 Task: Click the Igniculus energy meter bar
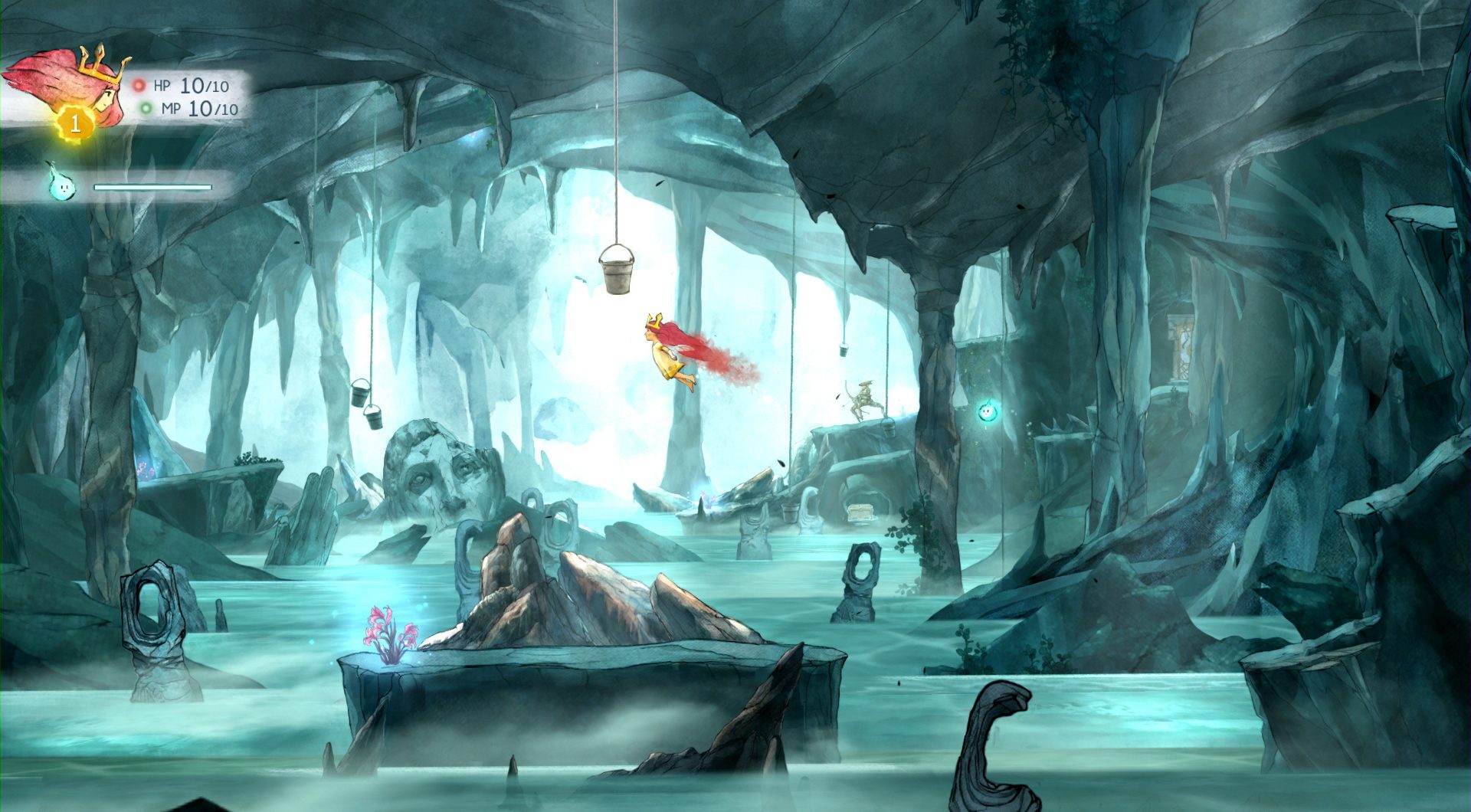[152, 187]
